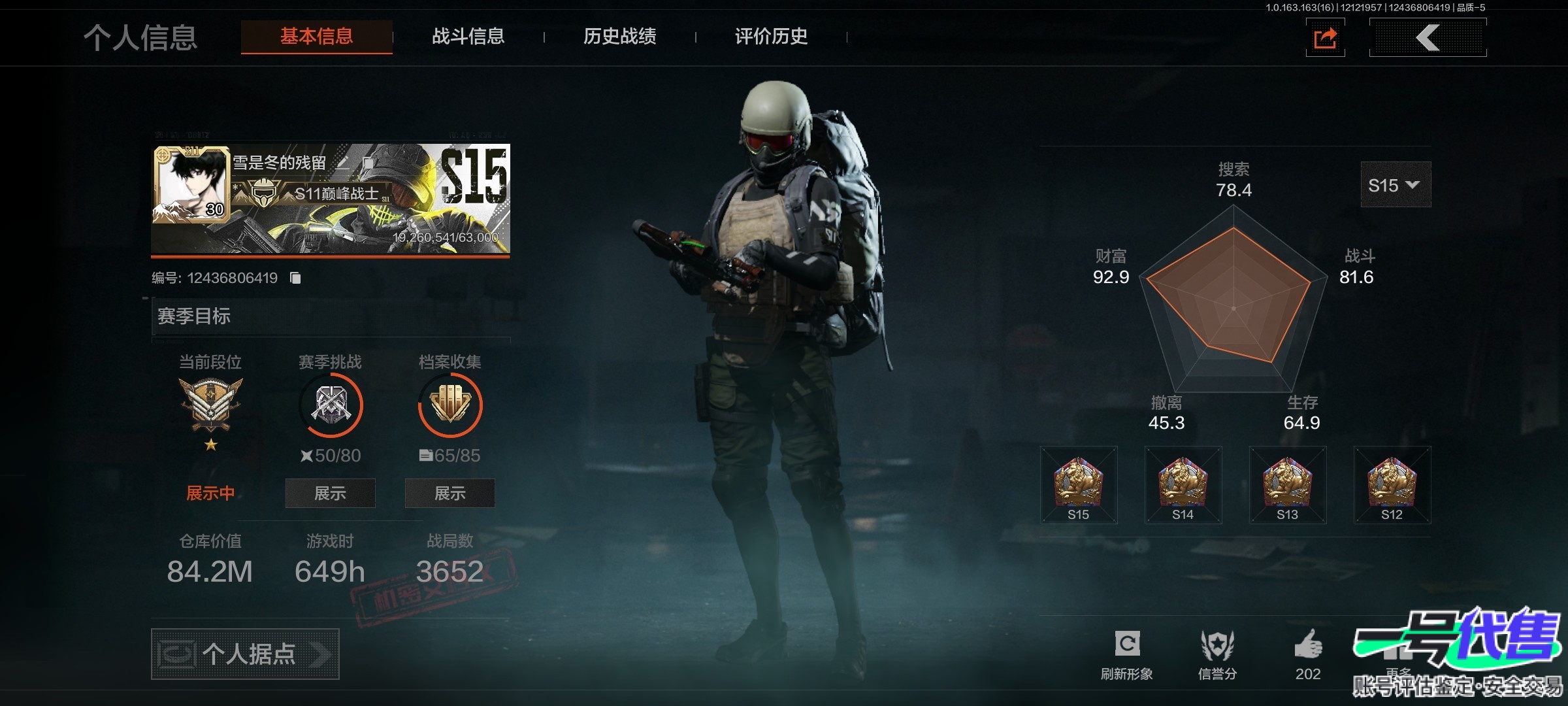Screen dimensions: 1568x706
Task: Edit the player nickname pencil icon
Action: [343, 163]
